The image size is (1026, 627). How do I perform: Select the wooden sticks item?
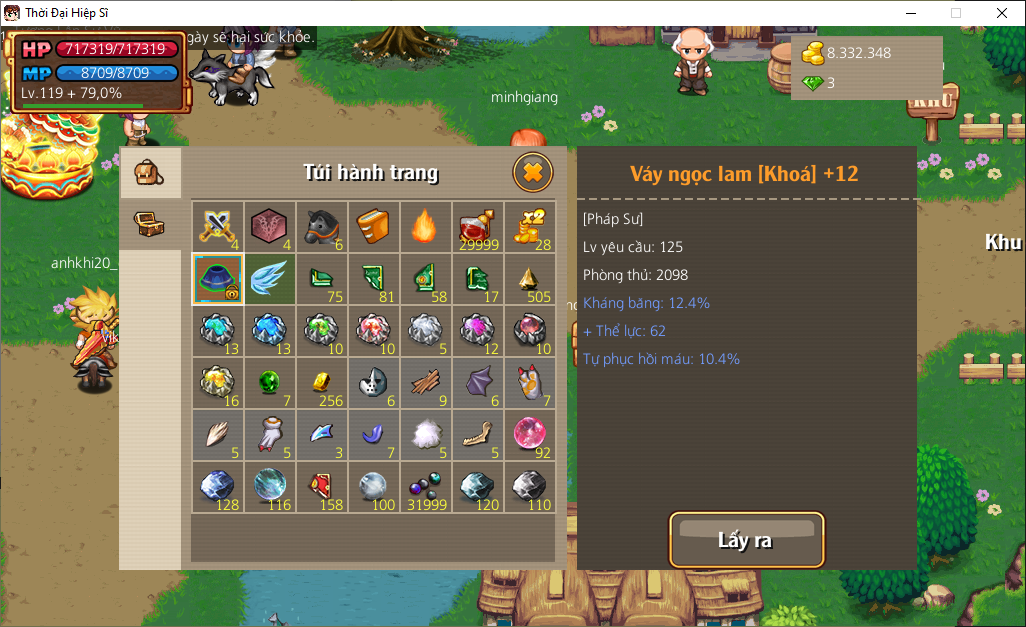(426, 383)
